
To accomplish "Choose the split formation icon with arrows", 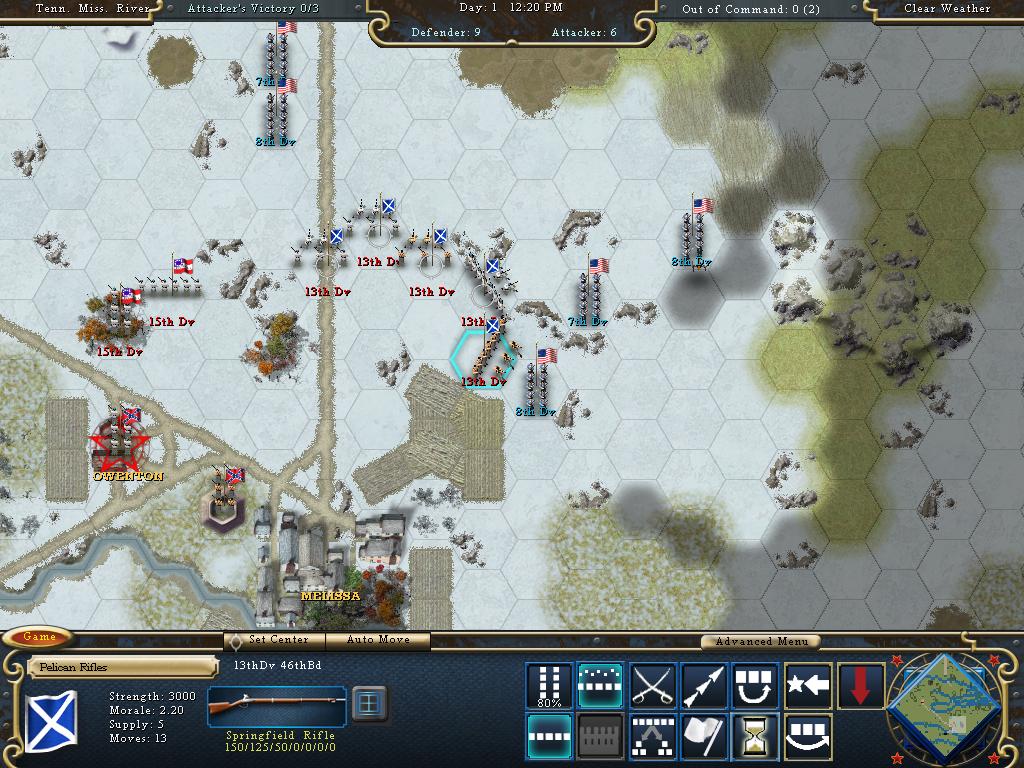I will [652, 737].
